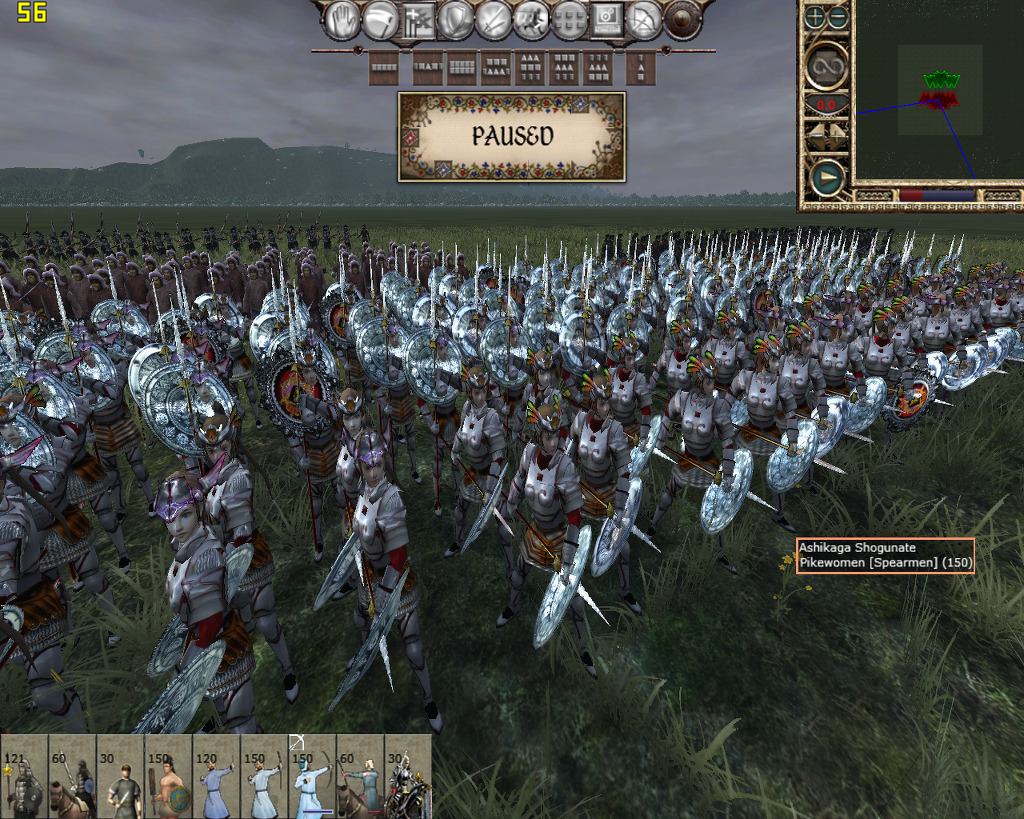Toggle the running-soldiers run button
The height and width of the screenshot is (819, 1024).
tap(531, 20)
